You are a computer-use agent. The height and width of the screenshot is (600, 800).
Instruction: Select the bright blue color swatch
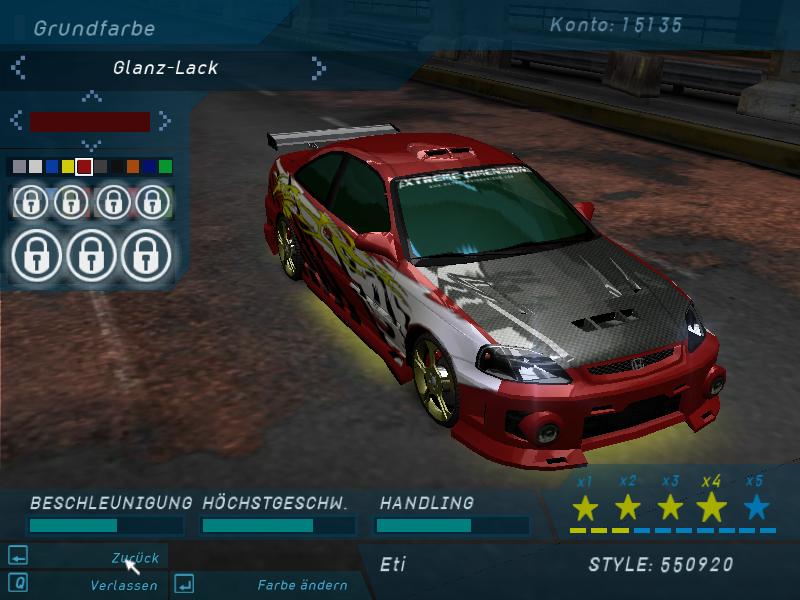tap(52, 166)
